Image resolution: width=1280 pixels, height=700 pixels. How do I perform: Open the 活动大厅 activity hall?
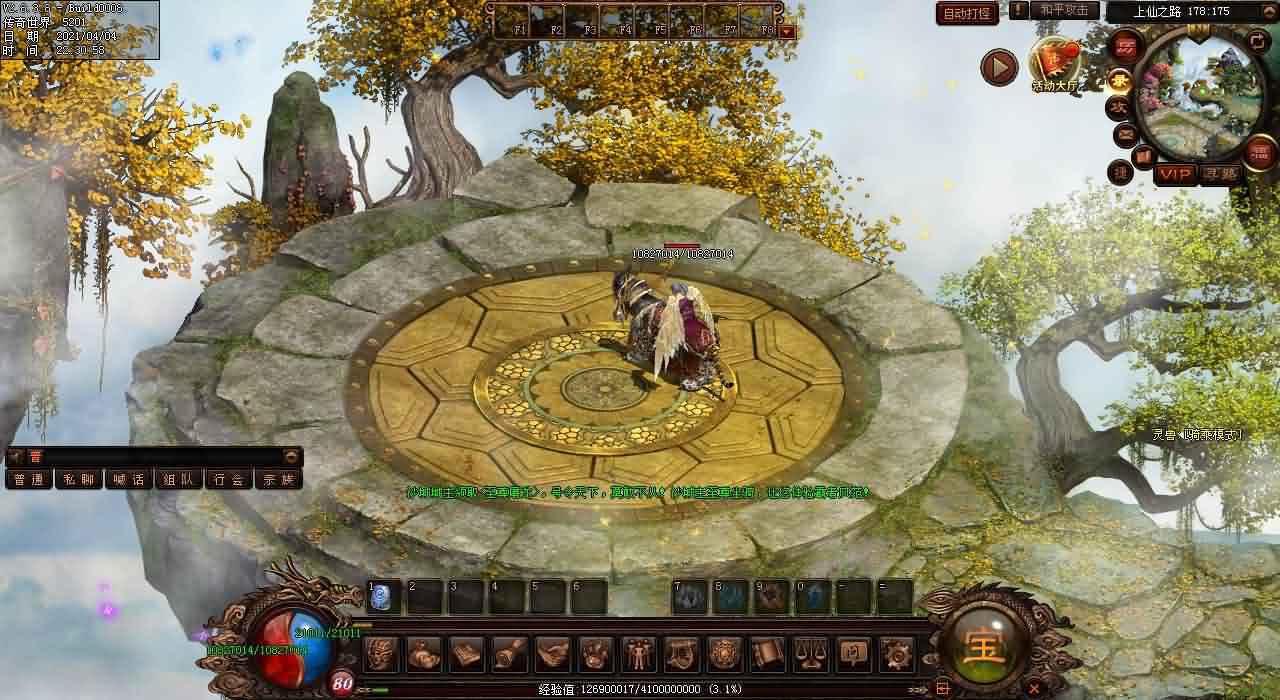click(x=1056, y=64)
